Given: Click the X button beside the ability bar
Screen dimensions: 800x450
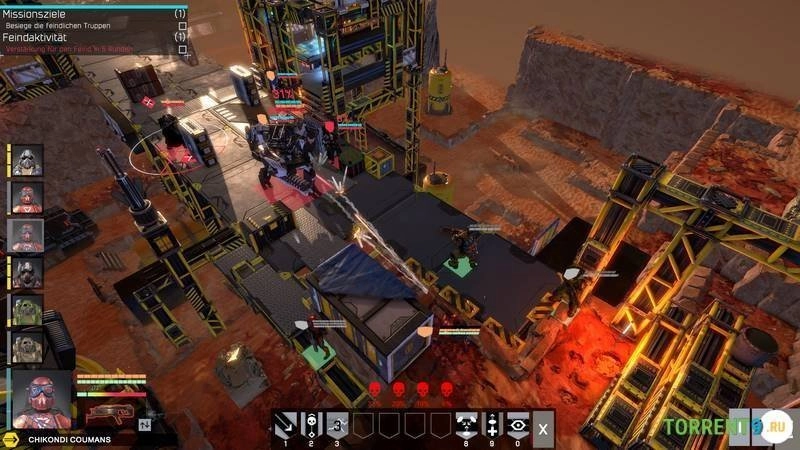Looking at the screenshot, I should (x=543, y=427).
